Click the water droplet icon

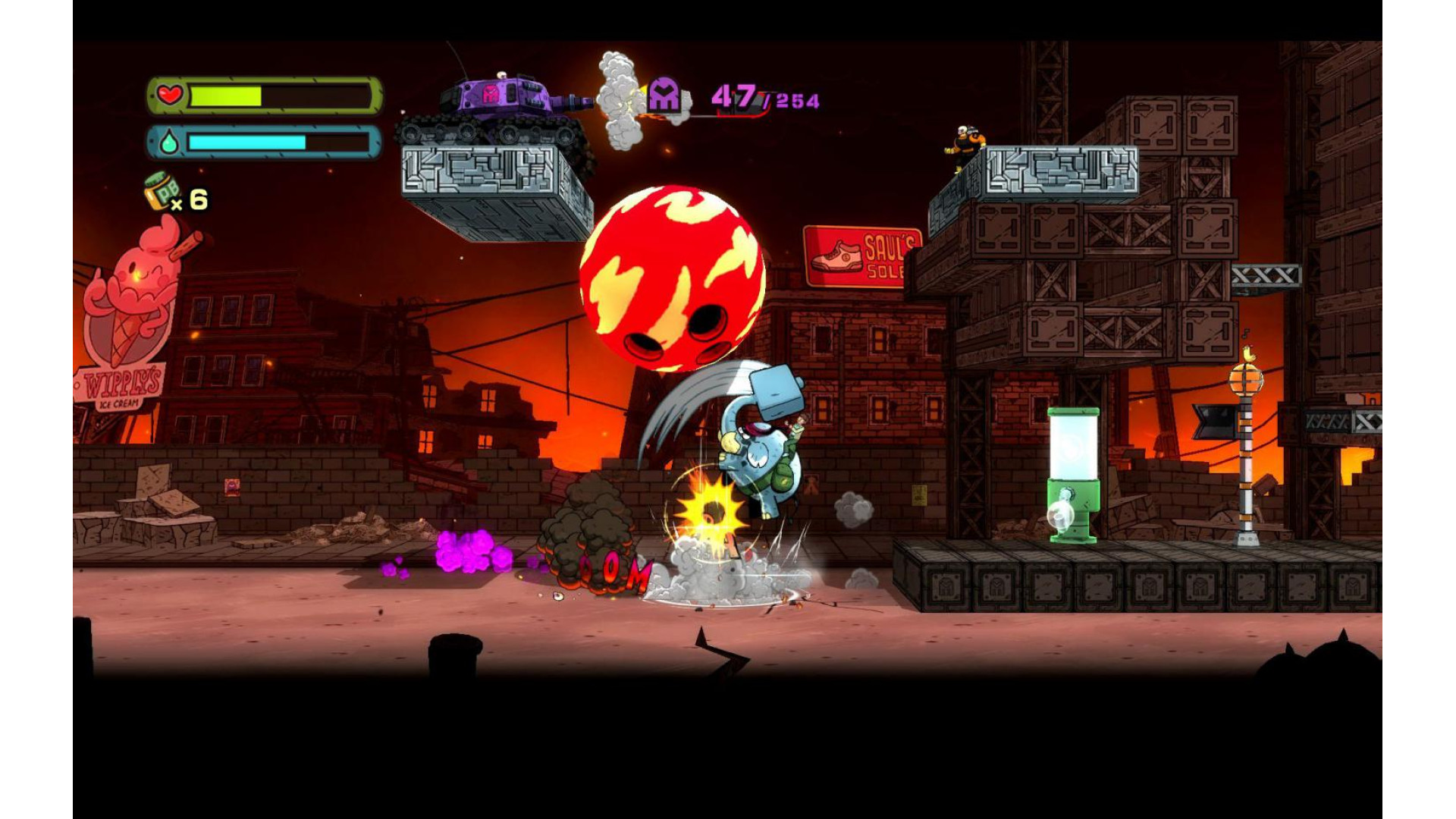pos(168,143)
